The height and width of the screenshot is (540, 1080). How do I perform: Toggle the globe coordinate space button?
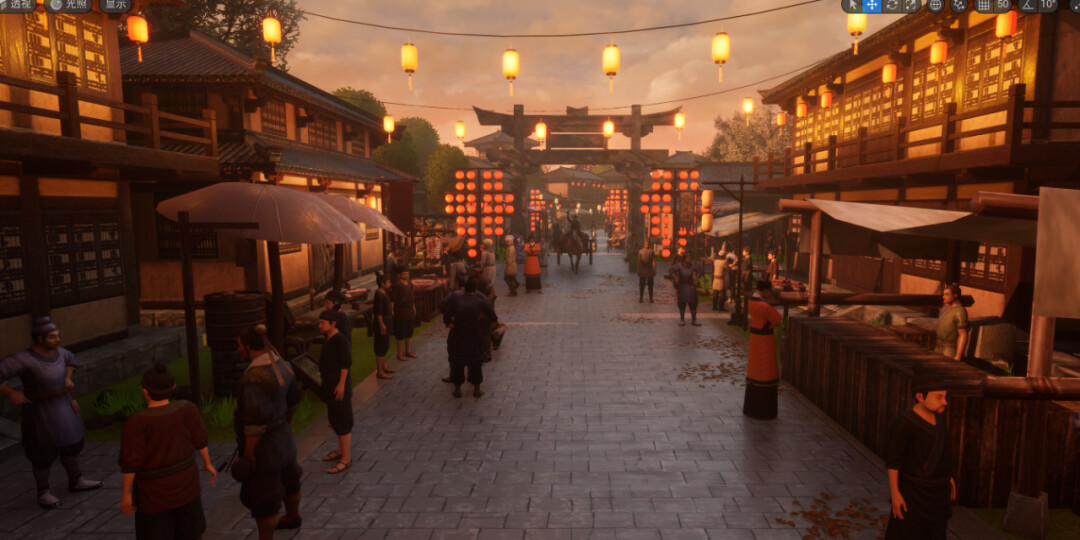[935, 5]
